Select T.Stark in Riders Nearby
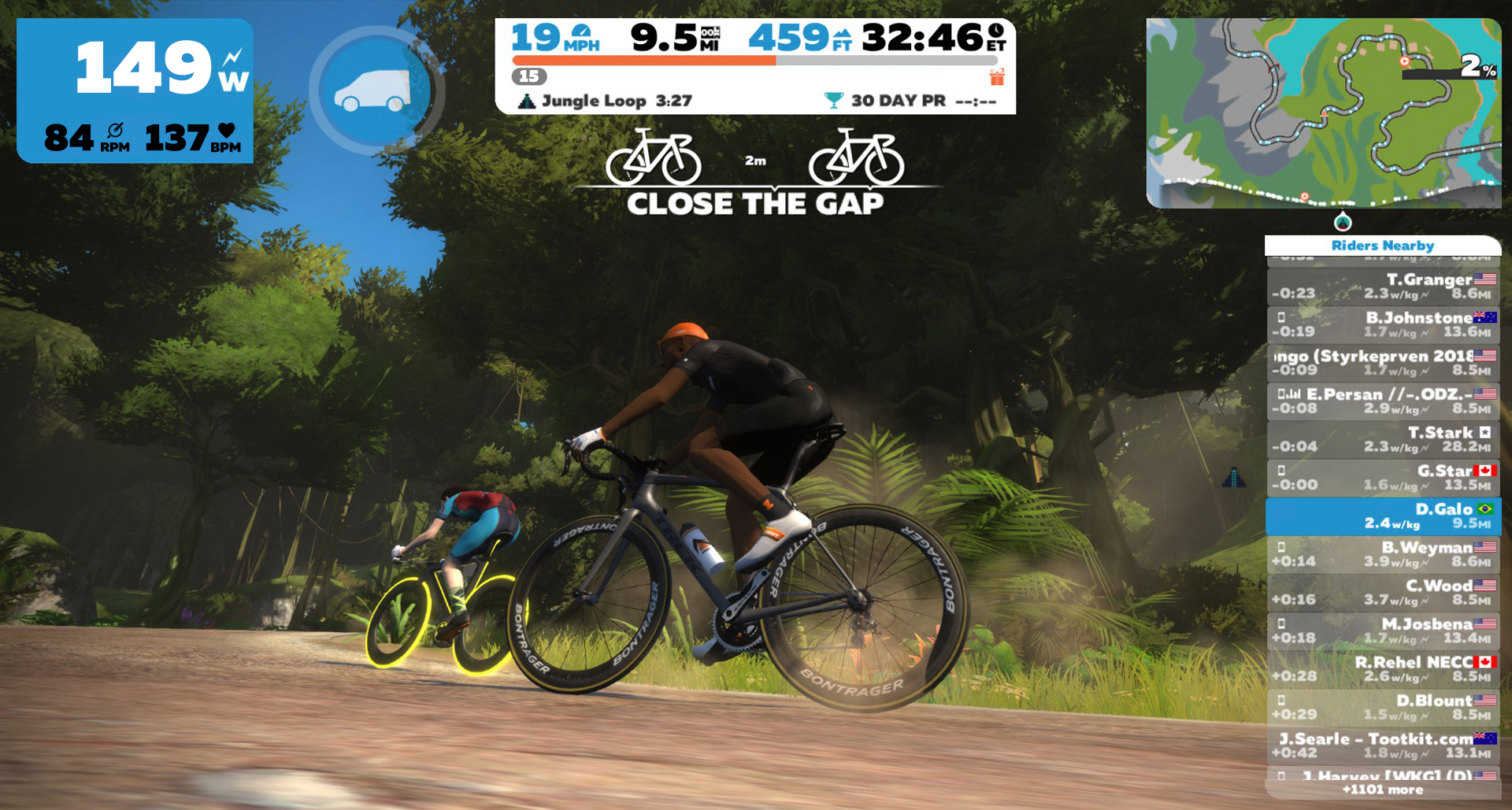The height and width of the screenshot is (810, 1512). pos(1383,439)
